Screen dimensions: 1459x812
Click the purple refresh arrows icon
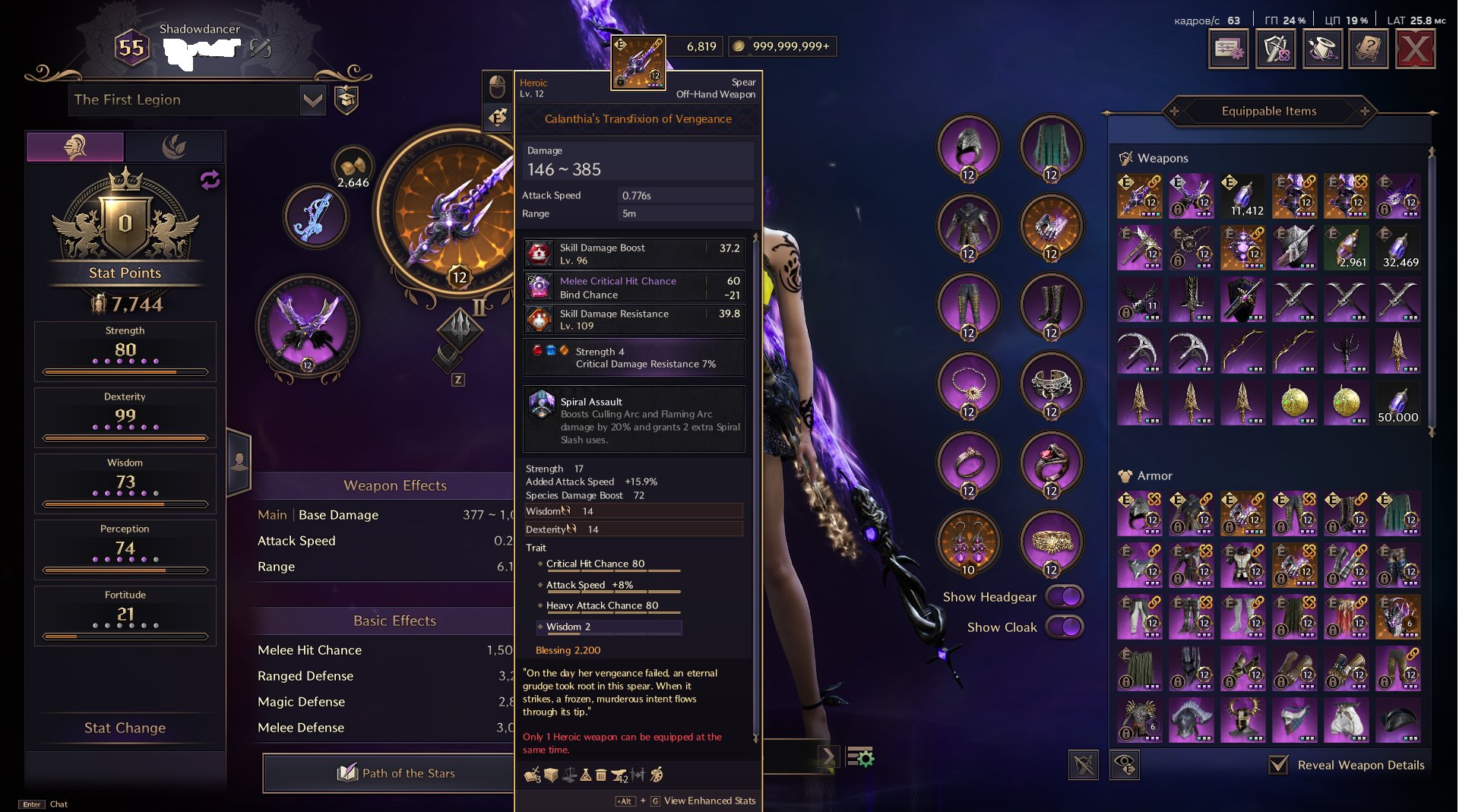pos(210,180)
